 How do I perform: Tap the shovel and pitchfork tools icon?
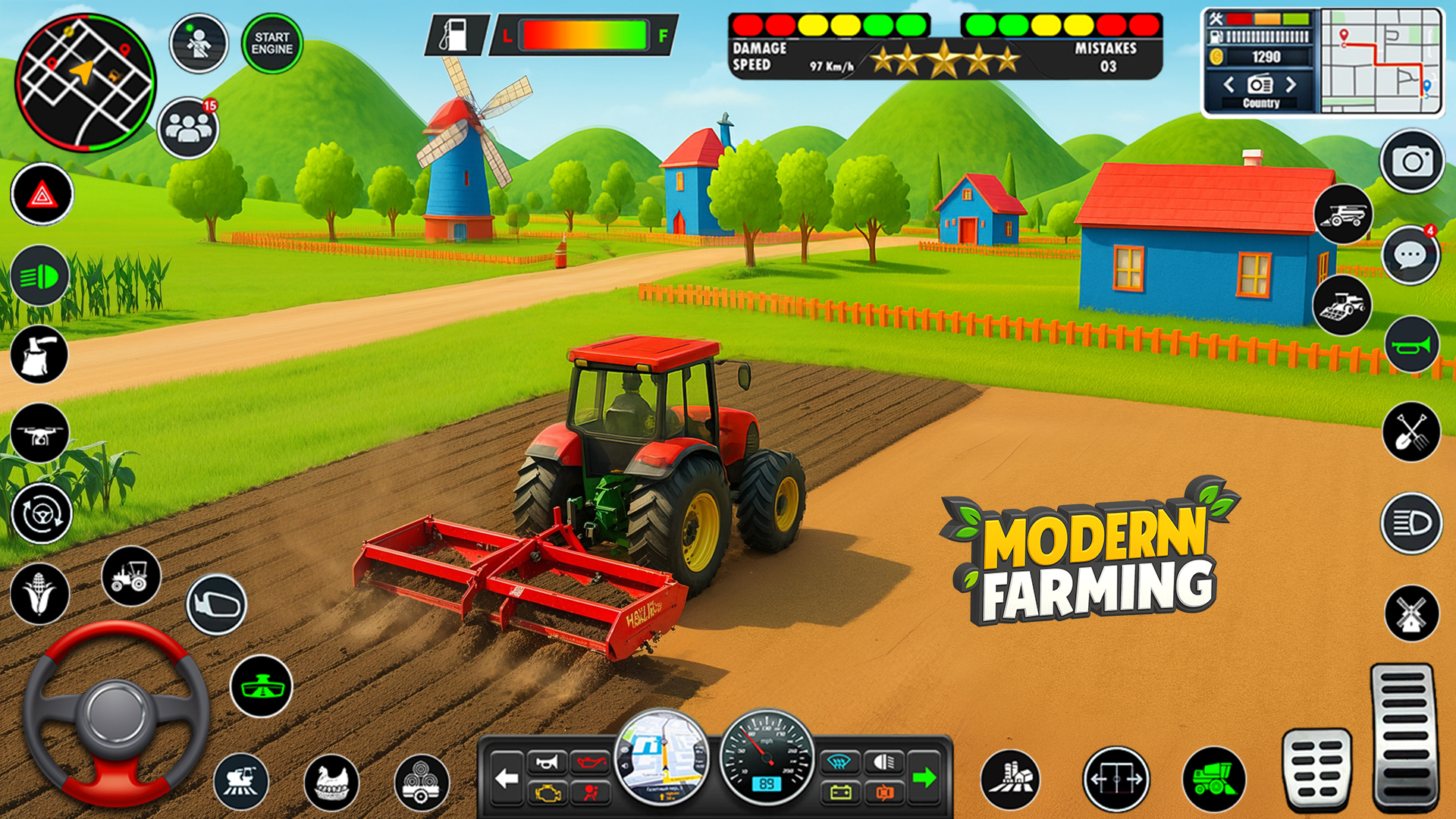pyautogui.click(x=1410, y=432)
